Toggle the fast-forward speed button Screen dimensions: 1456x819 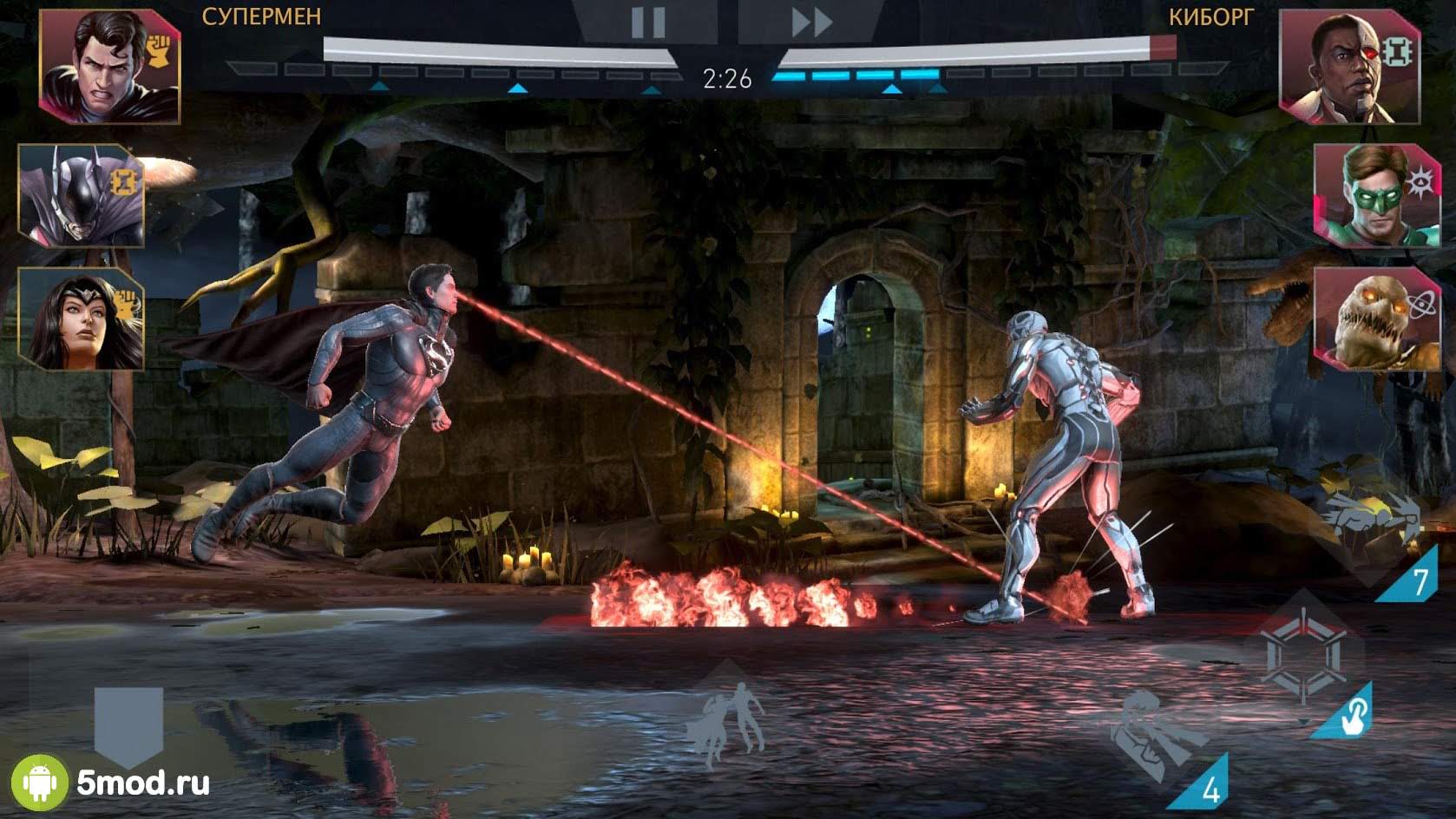pyautogui.click(x=810, y=23)
